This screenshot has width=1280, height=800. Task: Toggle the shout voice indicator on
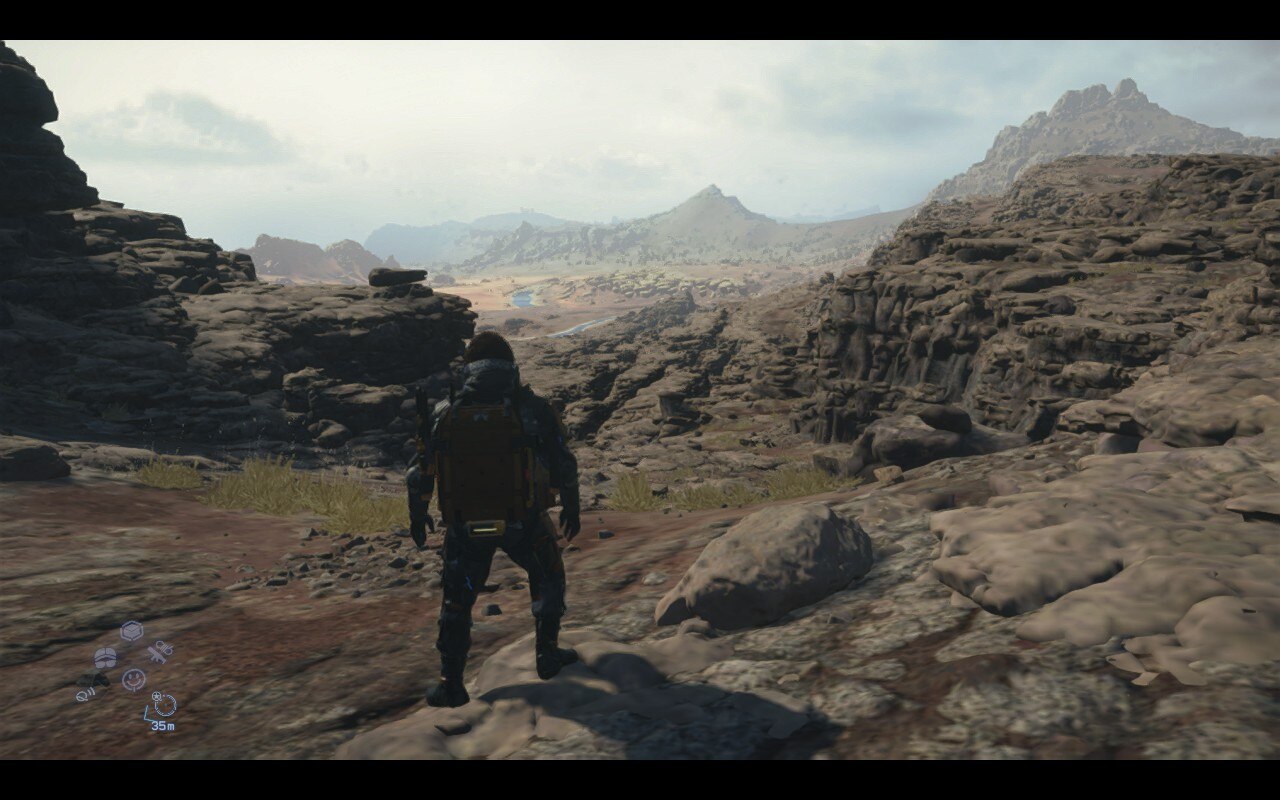click(x=85, y=693)
